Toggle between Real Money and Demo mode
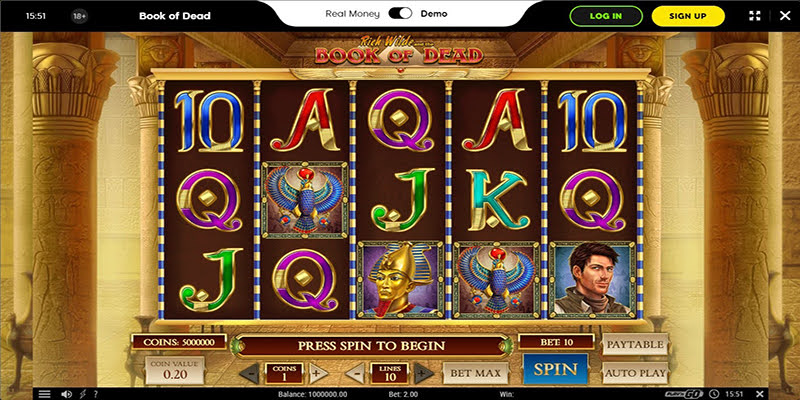The height and width of the screenshot is (400, 800). pyautogui.click(x=400, y=14)
